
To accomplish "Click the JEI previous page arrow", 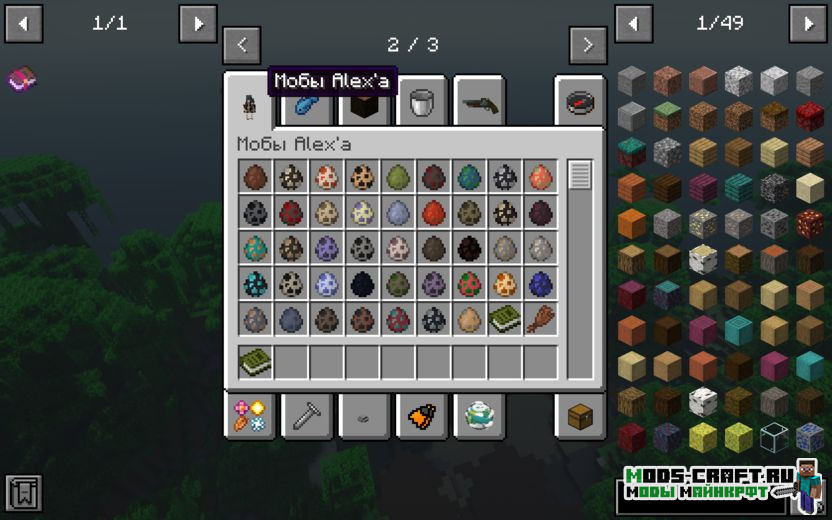I will coord(633,23).
